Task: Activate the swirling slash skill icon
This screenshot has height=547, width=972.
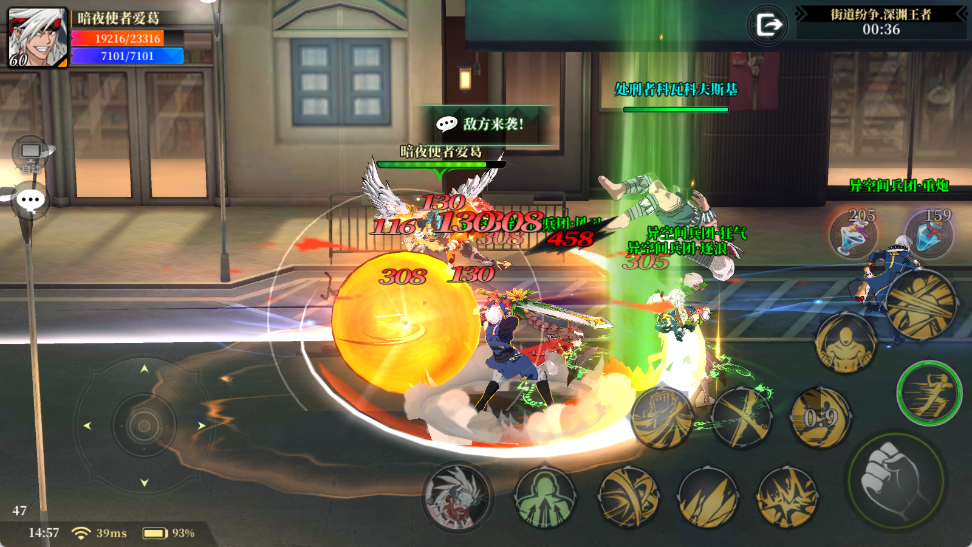Action: [628, 497]
